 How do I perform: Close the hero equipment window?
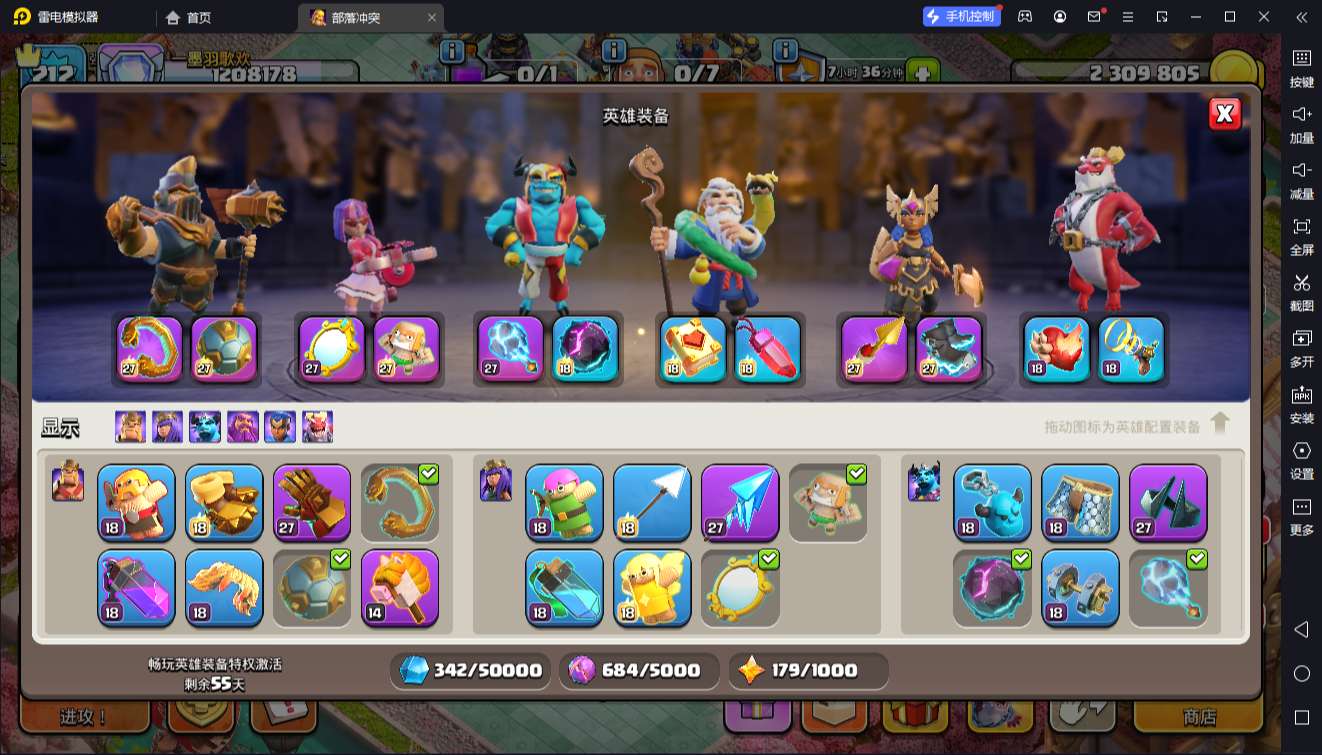tap(1224, 115)
